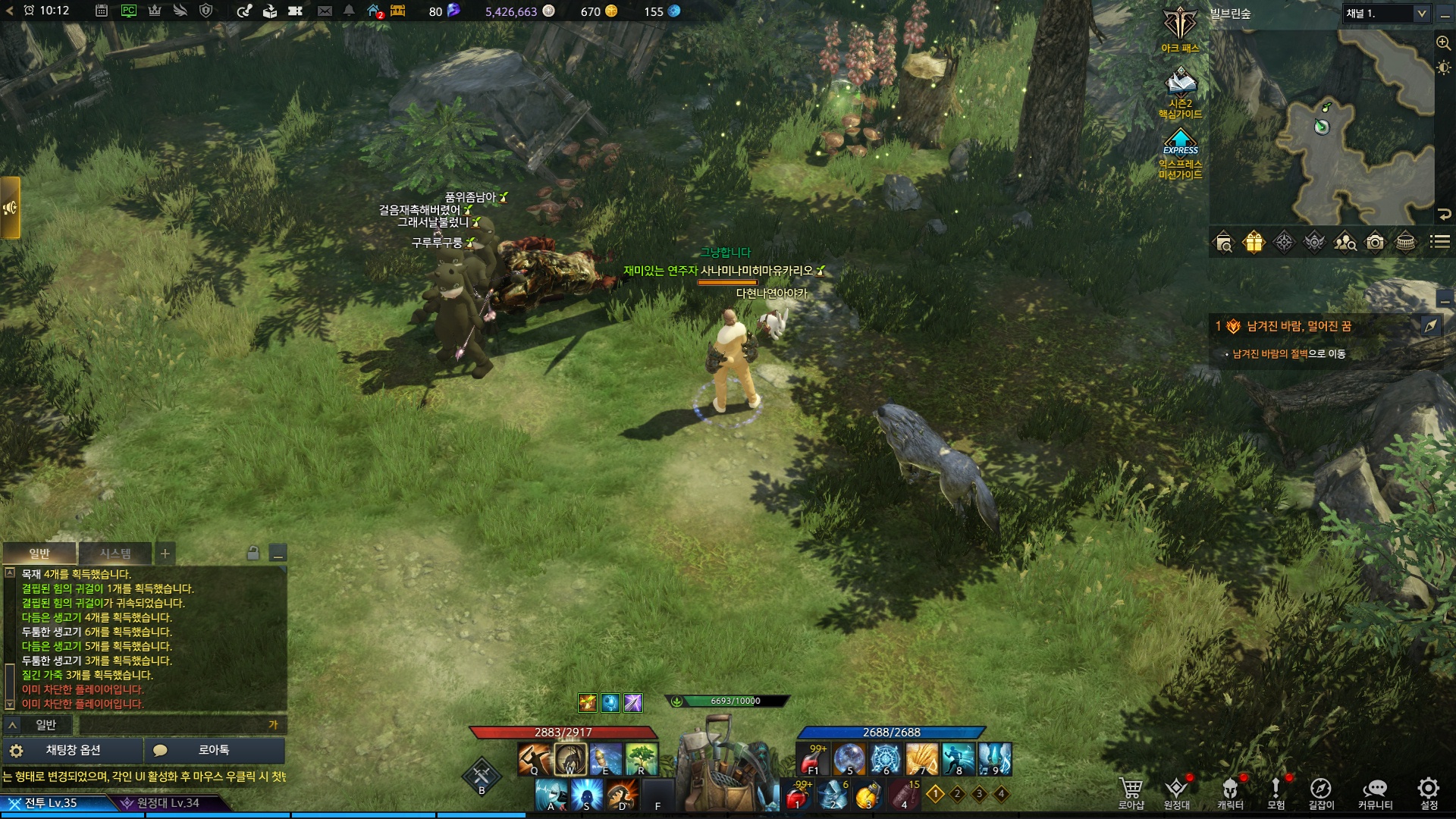The width and height of the screenshot is (1456, 819).
Task: Use the red potion in slot F1
Action: pos(812,759)
